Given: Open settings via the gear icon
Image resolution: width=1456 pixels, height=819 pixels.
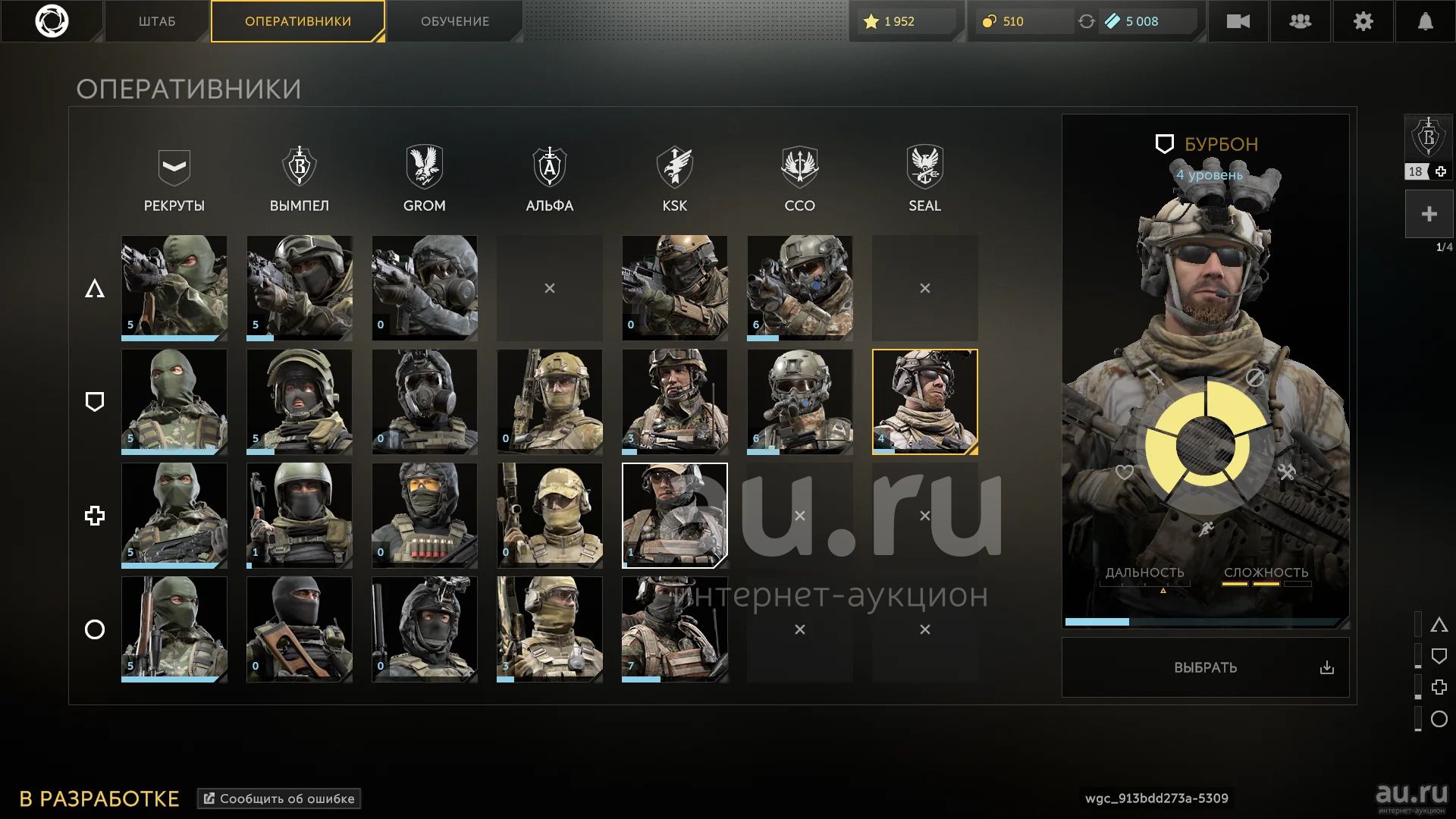Looking at the screenshot, I should pos(1363,21).
